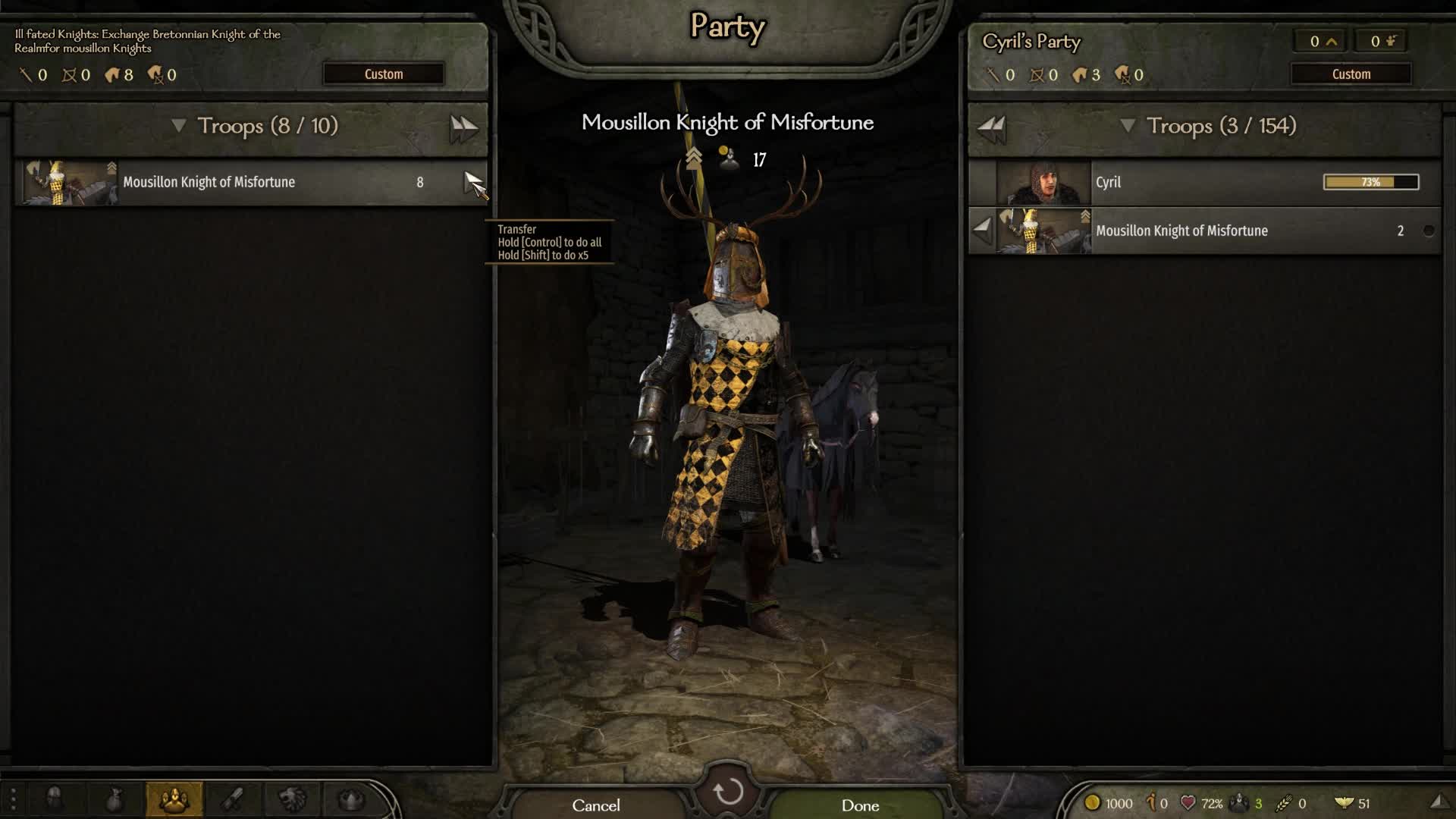Toggle the upgradable troops counter in Cyril's Party header
The image size is (1456, 819).
pos(1318,41)
